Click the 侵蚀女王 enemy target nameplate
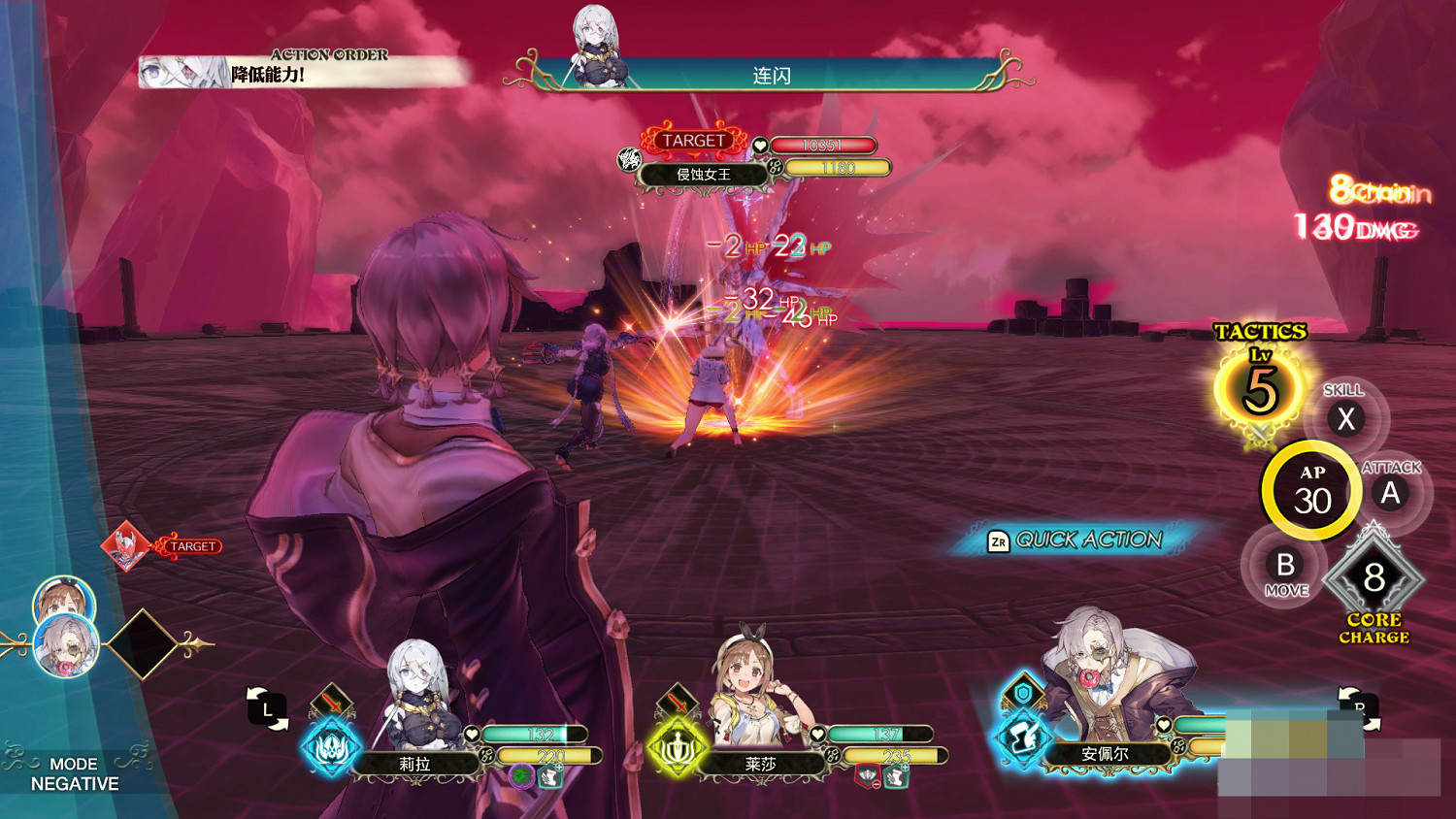Image resolution: width=1456 pixels, height=819 pixels. (x=703, y=175)
